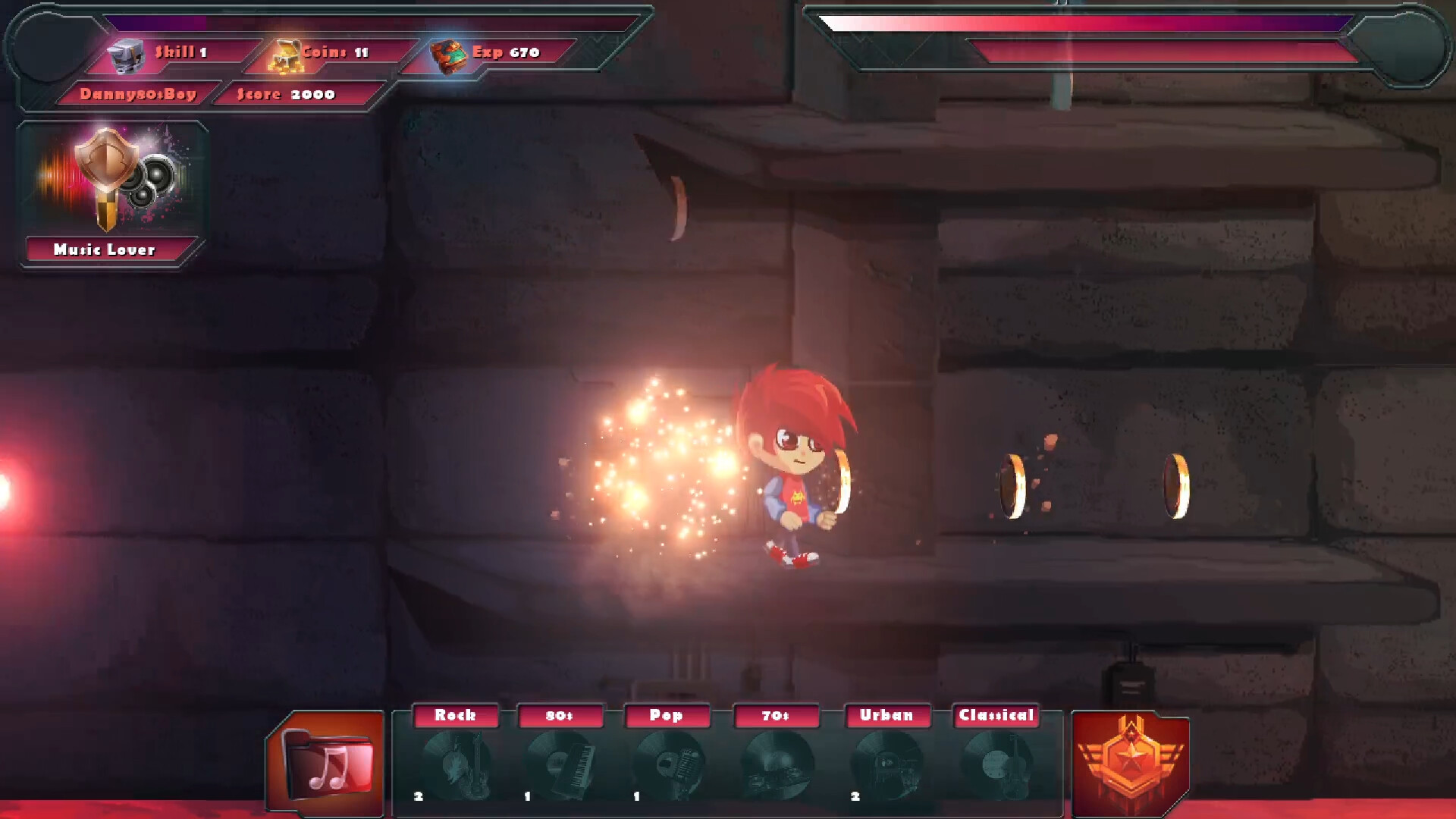Open the Skill helmet icon

126,55
